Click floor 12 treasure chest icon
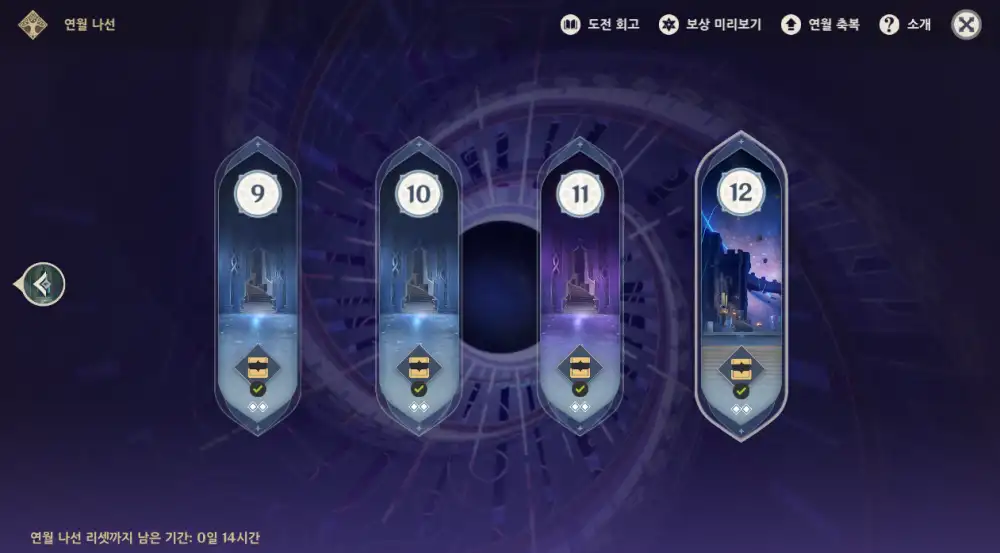Image resolution: width=1000 pixels, height=553 pixels. tap(741, 366)
